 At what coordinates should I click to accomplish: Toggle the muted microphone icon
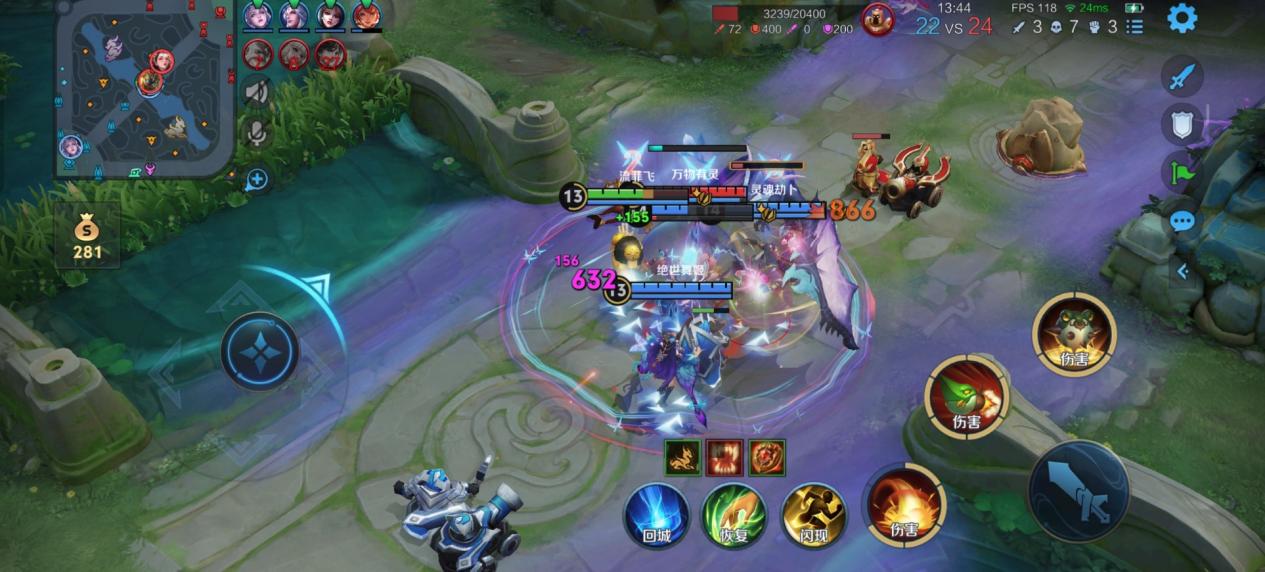click(258, 133)
